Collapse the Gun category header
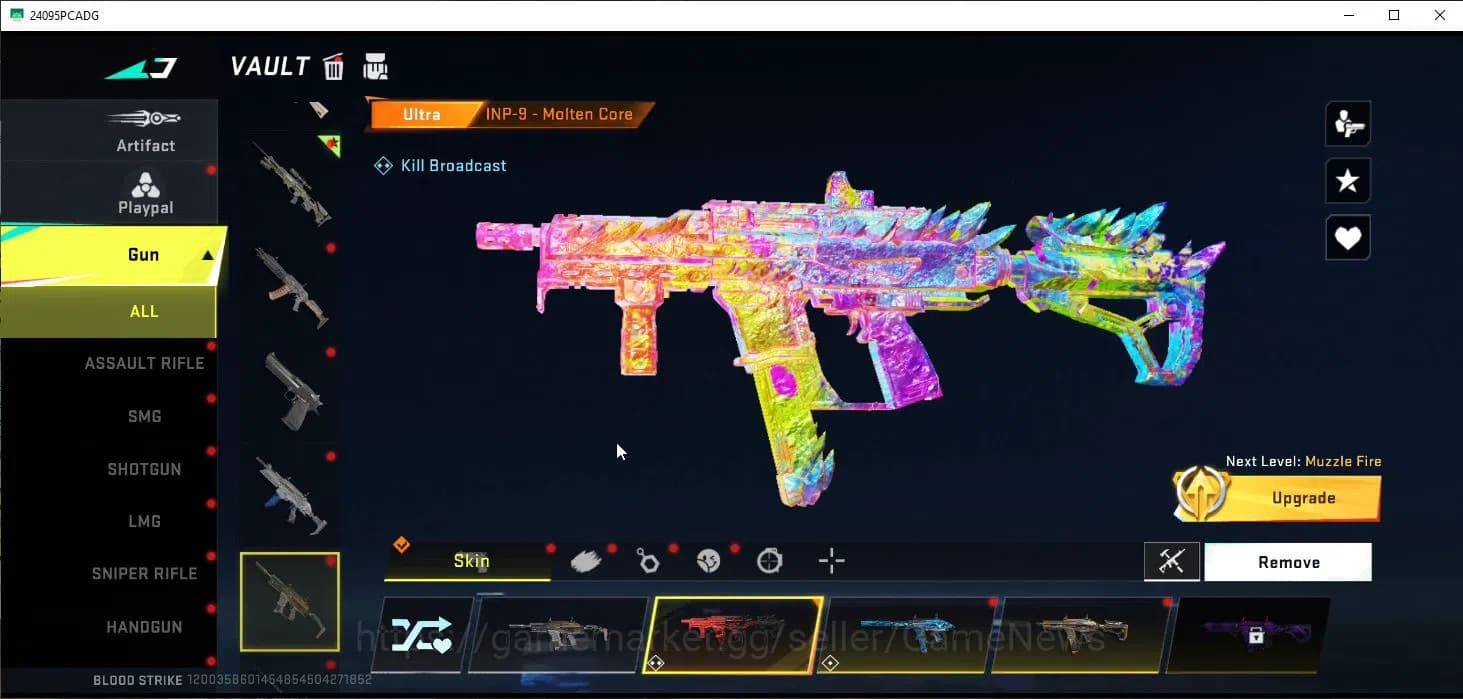 208,255
